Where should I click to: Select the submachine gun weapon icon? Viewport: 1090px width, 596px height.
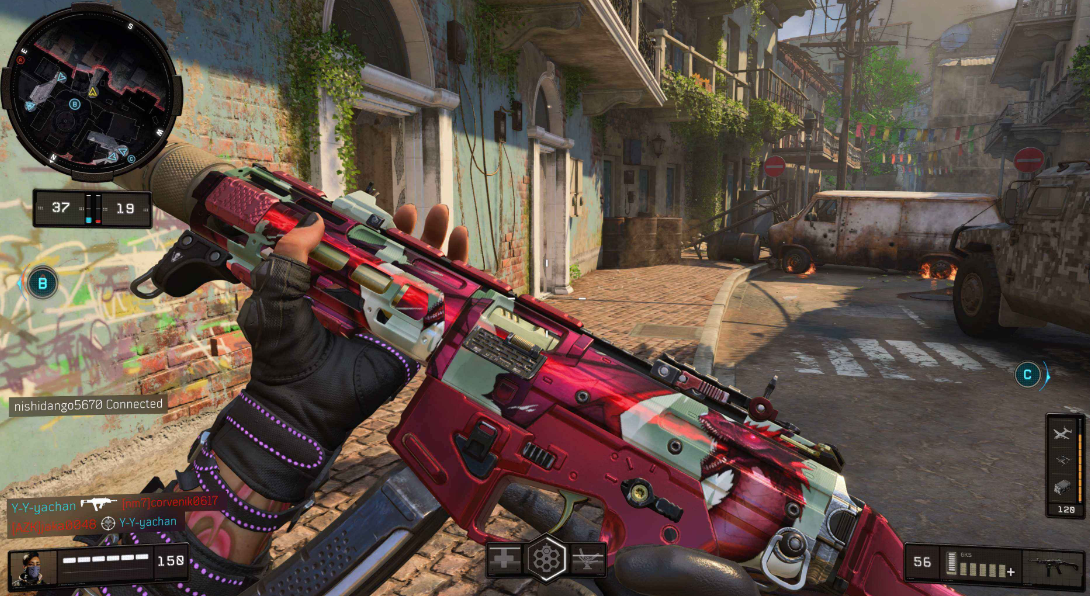tap(1057, 564)
